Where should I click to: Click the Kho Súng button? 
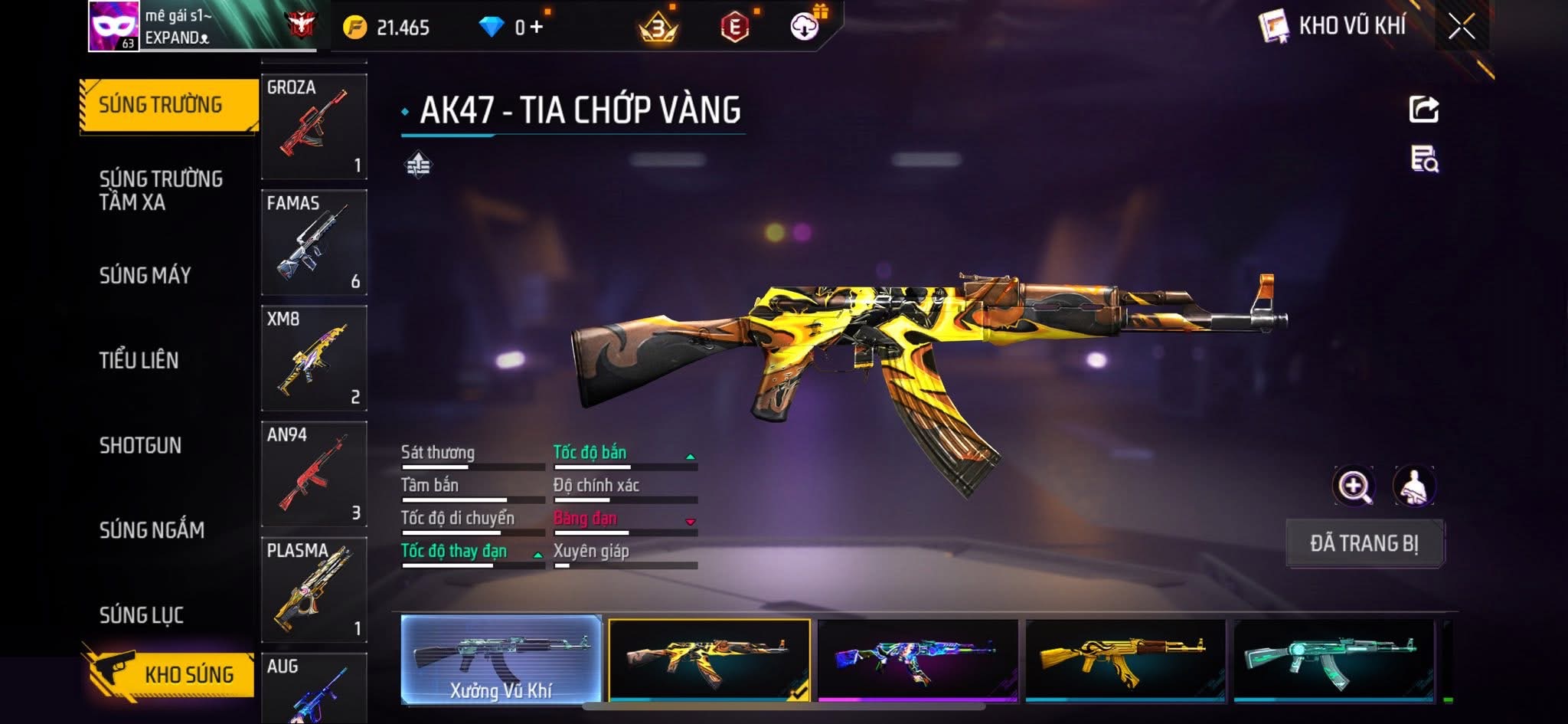pos(170,674)
